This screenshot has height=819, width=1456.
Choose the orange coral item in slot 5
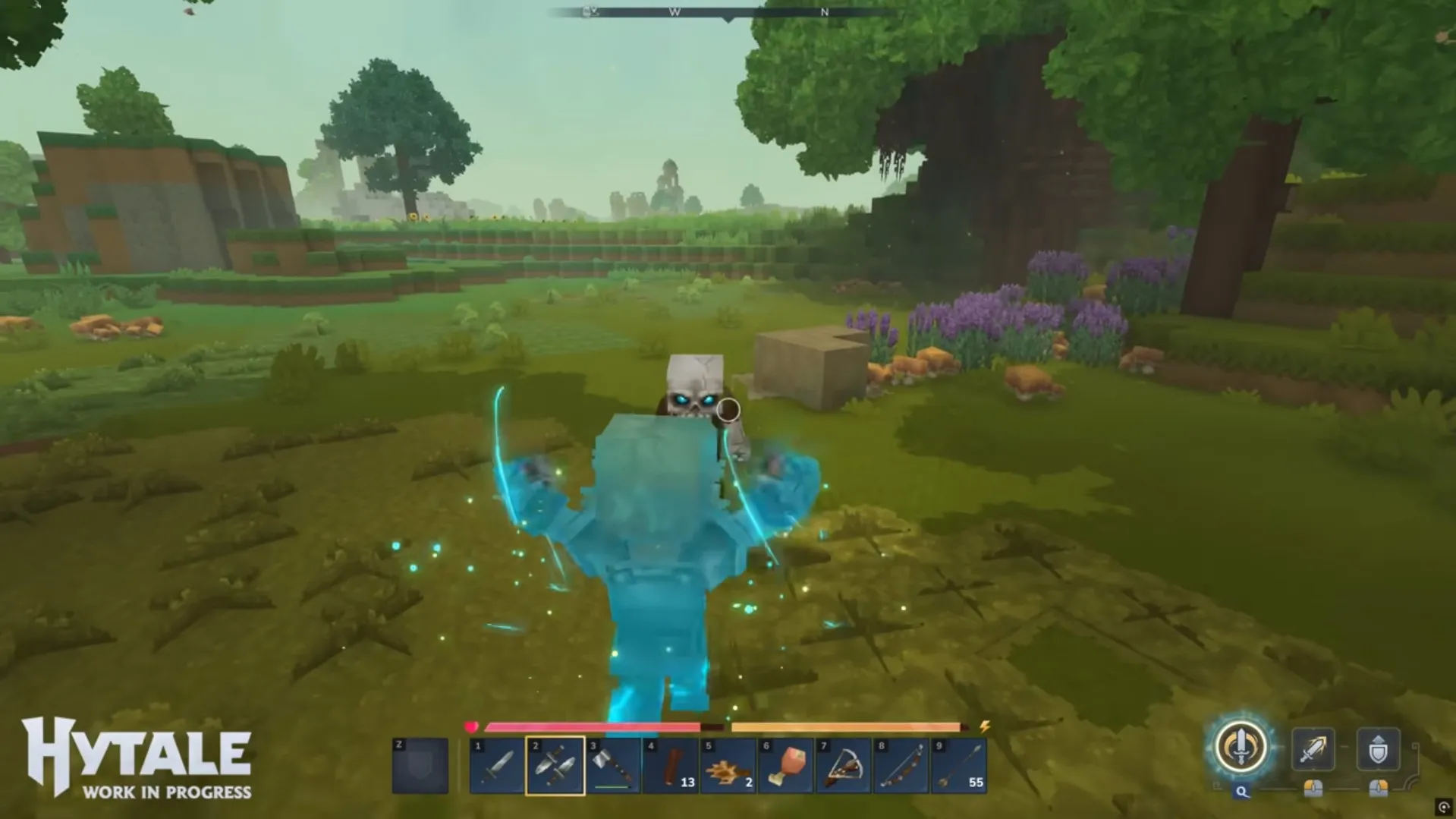click(728, 766)
